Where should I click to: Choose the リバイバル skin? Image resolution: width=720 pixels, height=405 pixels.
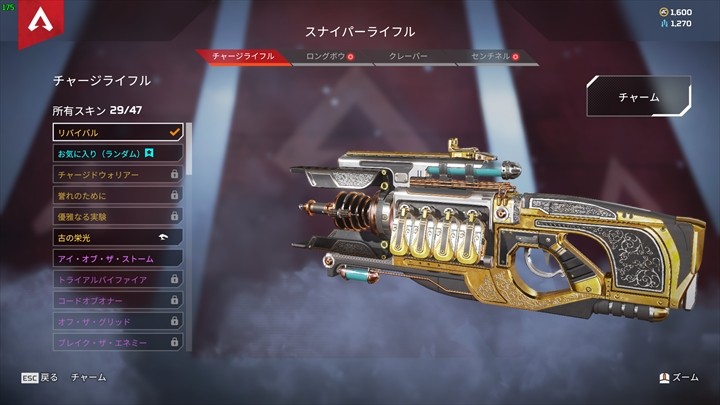click(117, 132)
